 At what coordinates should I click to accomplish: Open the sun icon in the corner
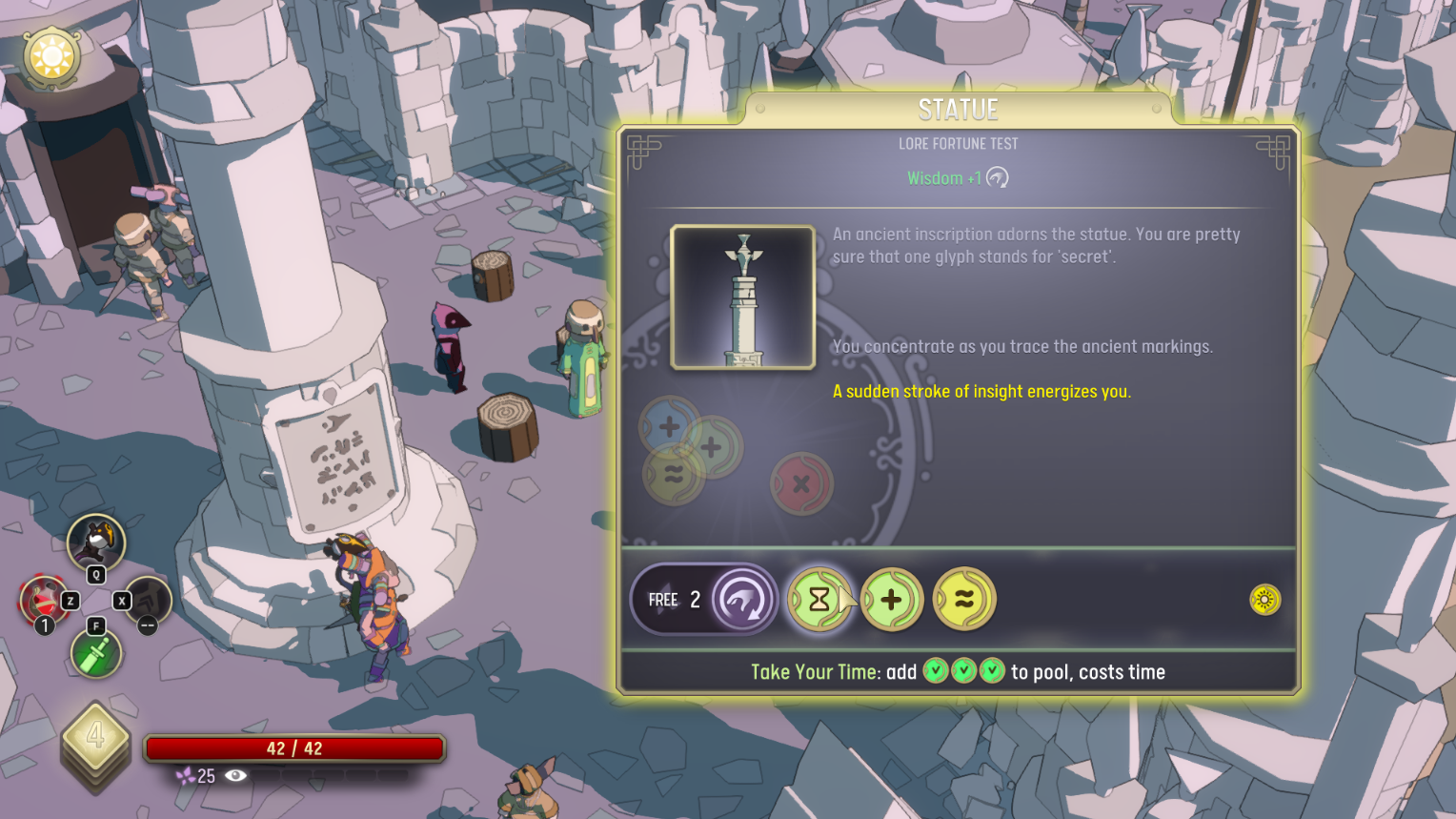click(51, 57)
